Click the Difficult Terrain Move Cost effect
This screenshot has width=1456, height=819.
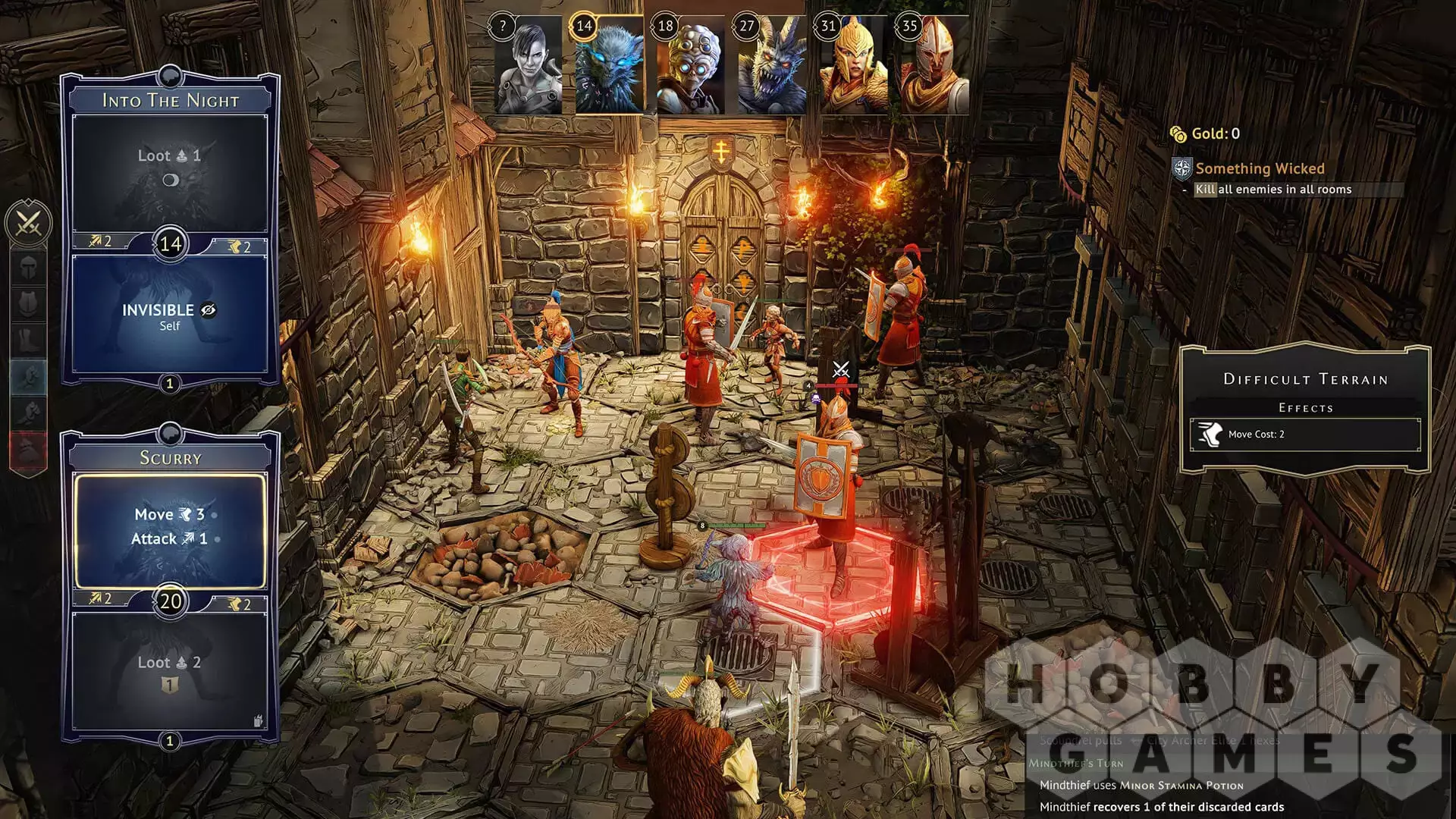1304,435
